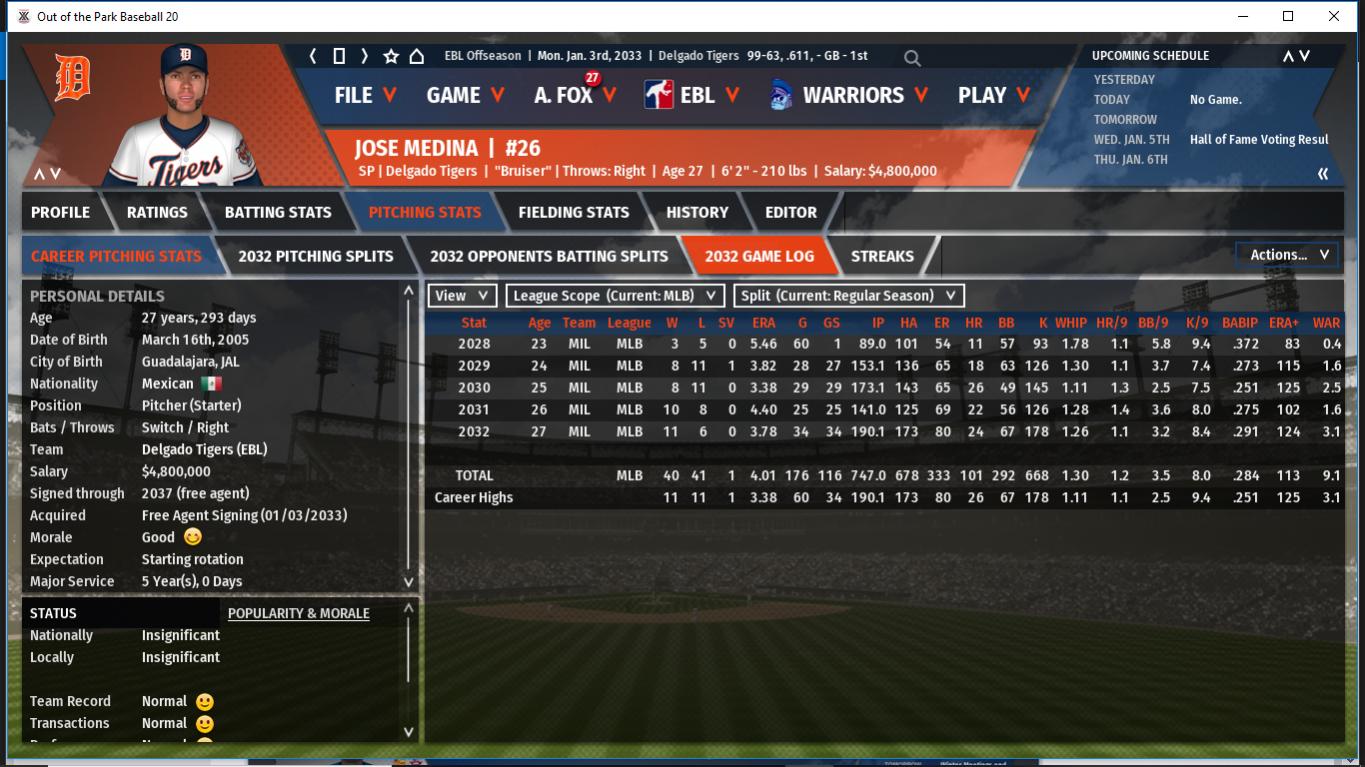Open the GAME menu
Screen dimensions: 1365x767
[x=464, y=95]
